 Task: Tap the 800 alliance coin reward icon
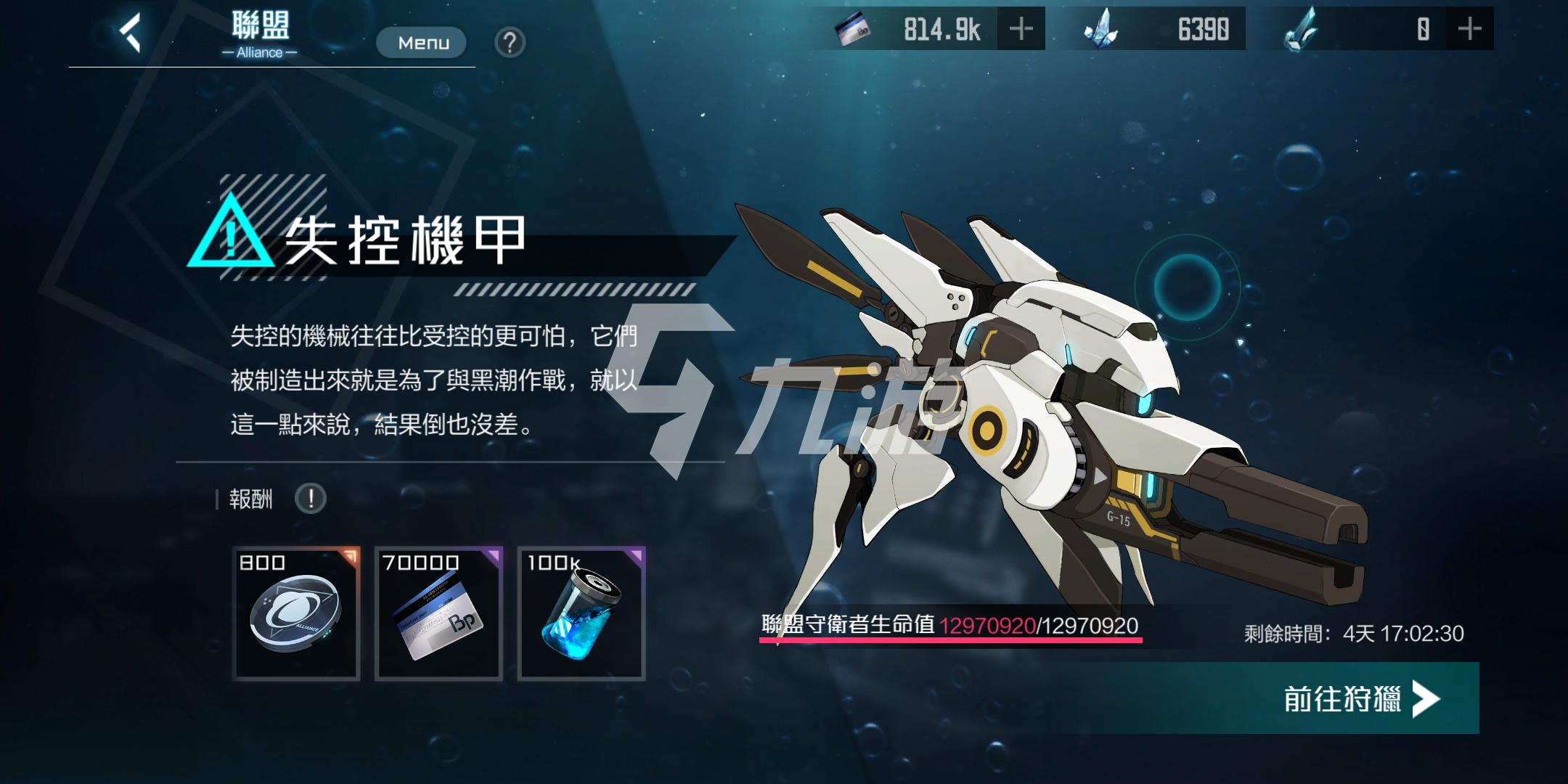click(x=296, y=612)
